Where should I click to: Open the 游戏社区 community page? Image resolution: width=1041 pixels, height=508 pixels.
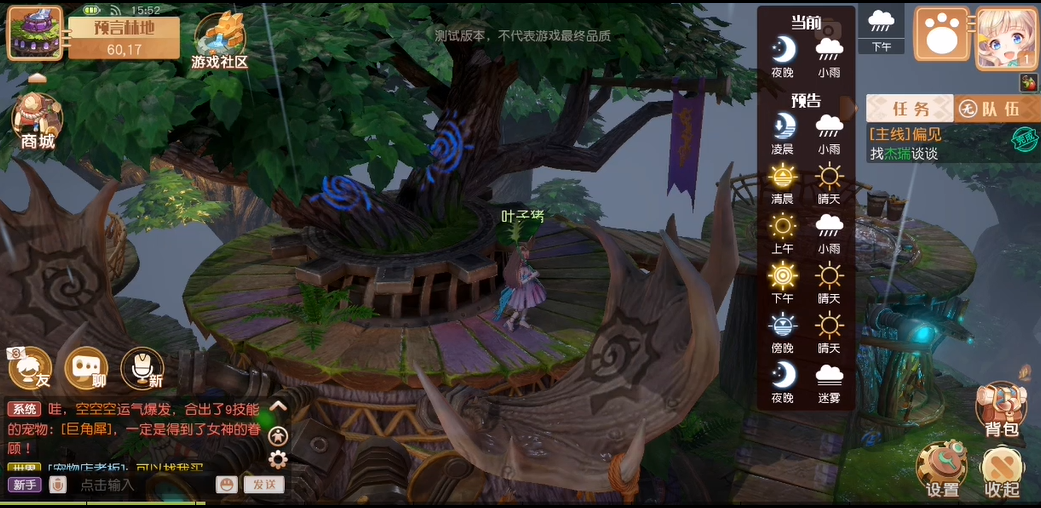[219, 42]
